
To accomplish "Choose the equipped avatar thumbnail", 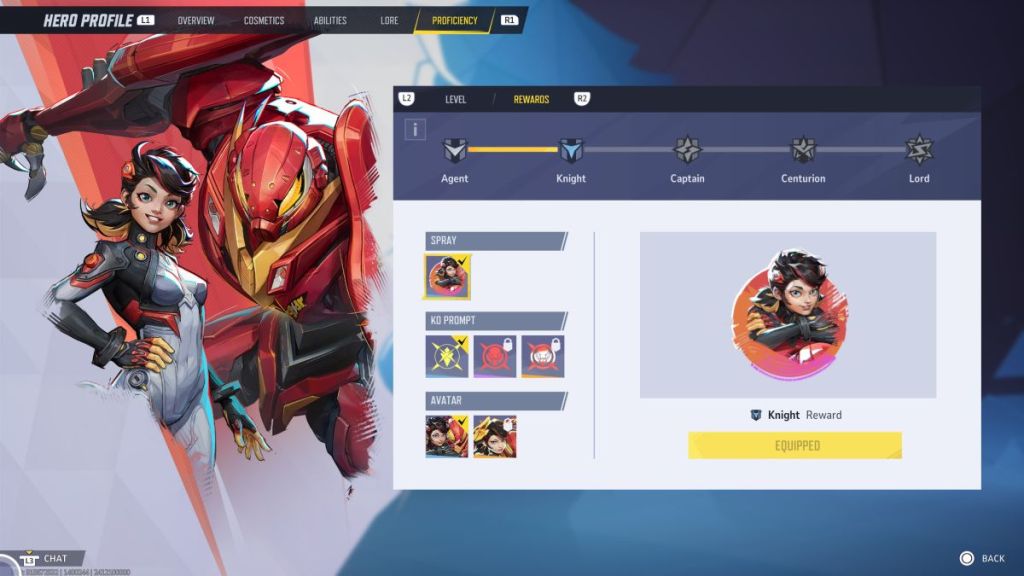I will 447,436.
